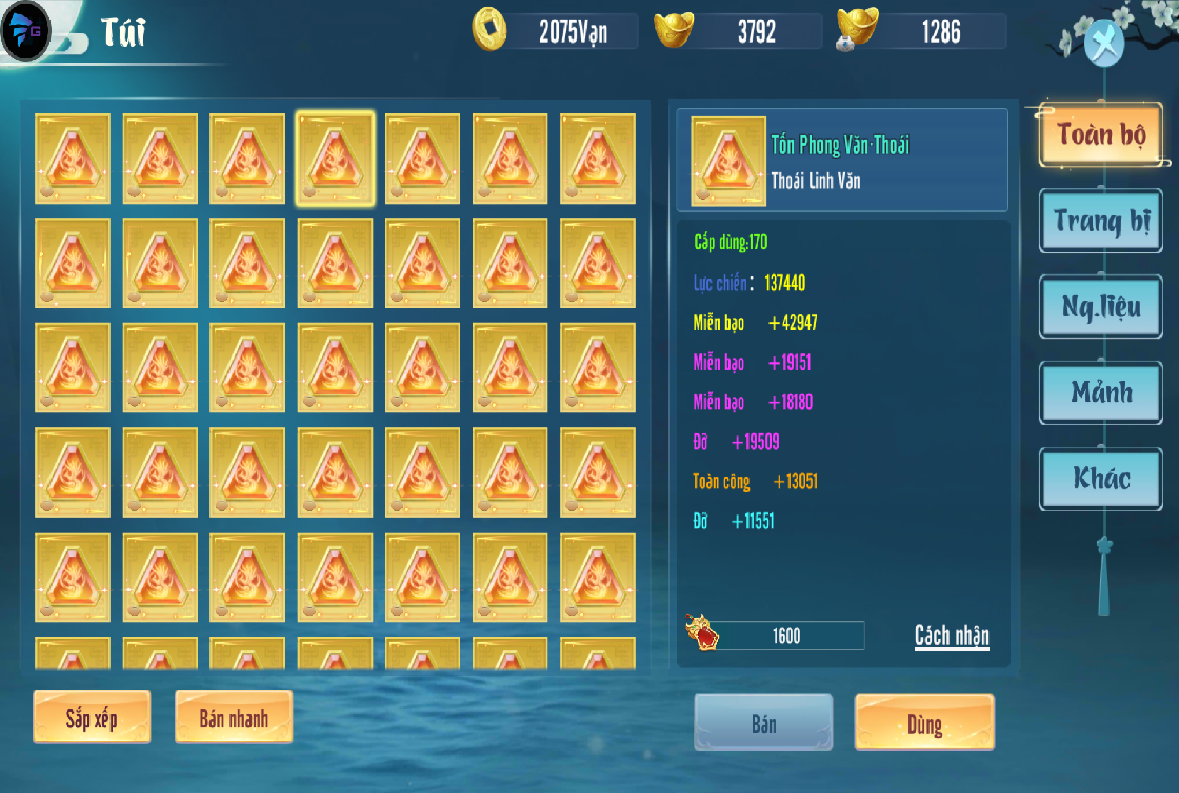Tap the copper coin currency icon
Screen dimensions: 1179x793
tap(490, 30)
